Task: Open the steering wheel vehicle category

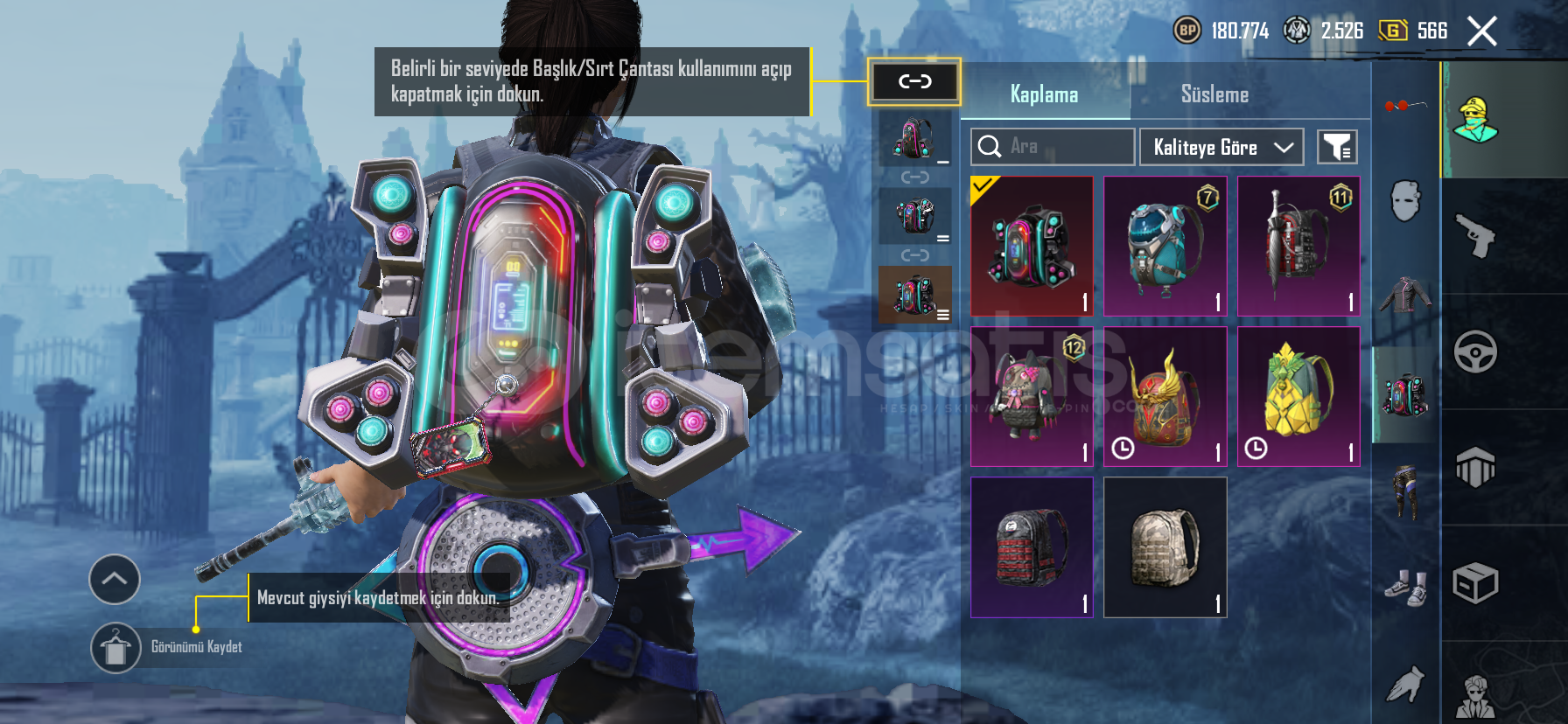Action: (1476, 352)
